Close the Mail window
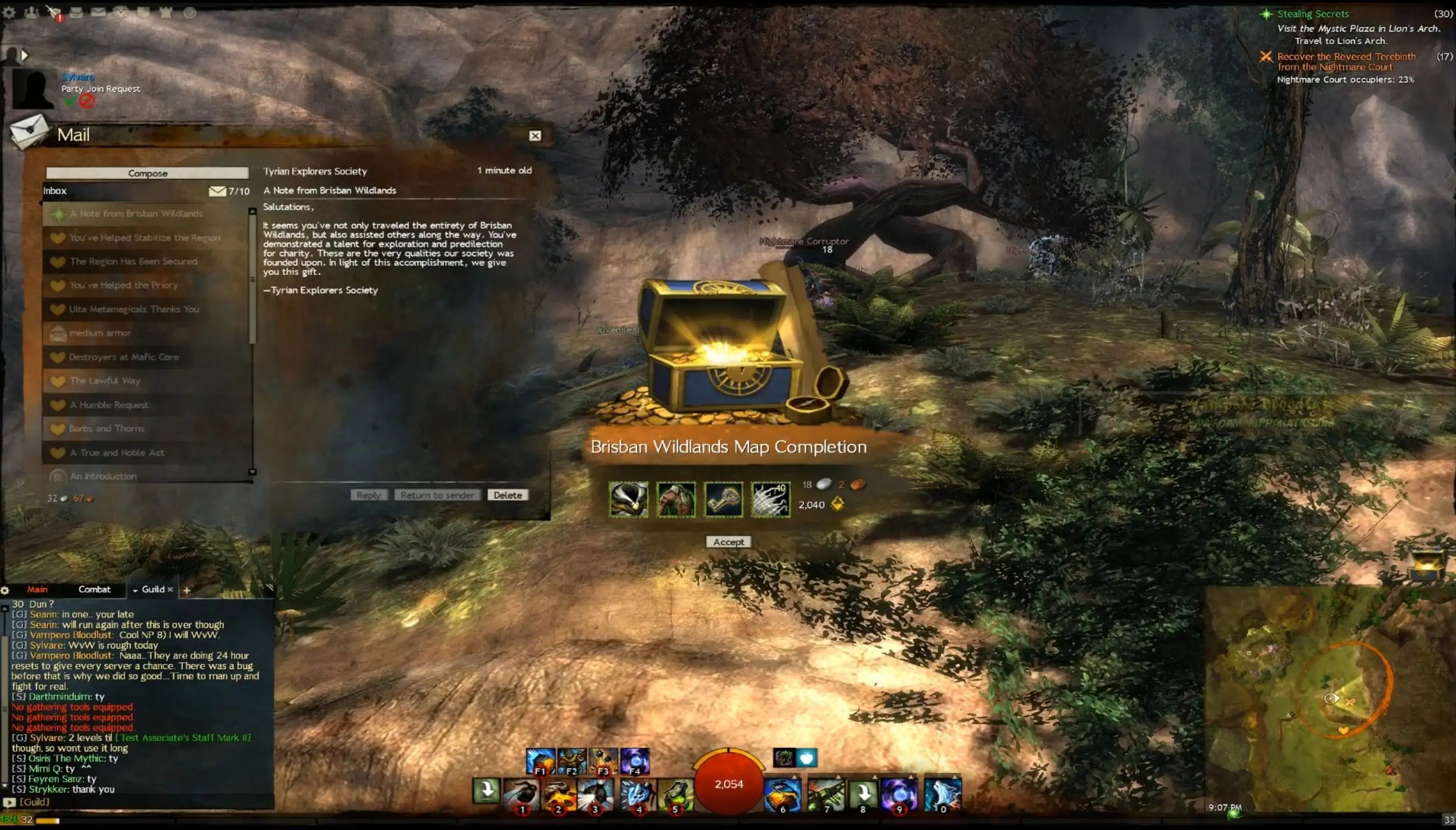 point(535,135)
